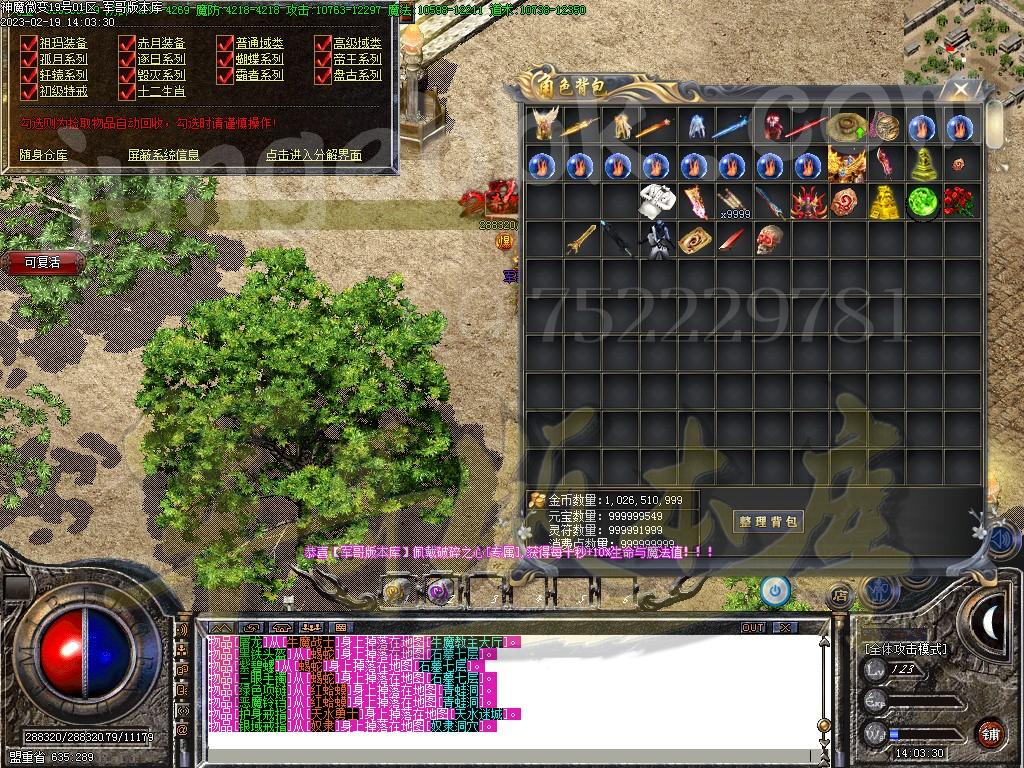Click the 整理背包 sort backpack button
1024x768 pixels.
pos(769,521)
